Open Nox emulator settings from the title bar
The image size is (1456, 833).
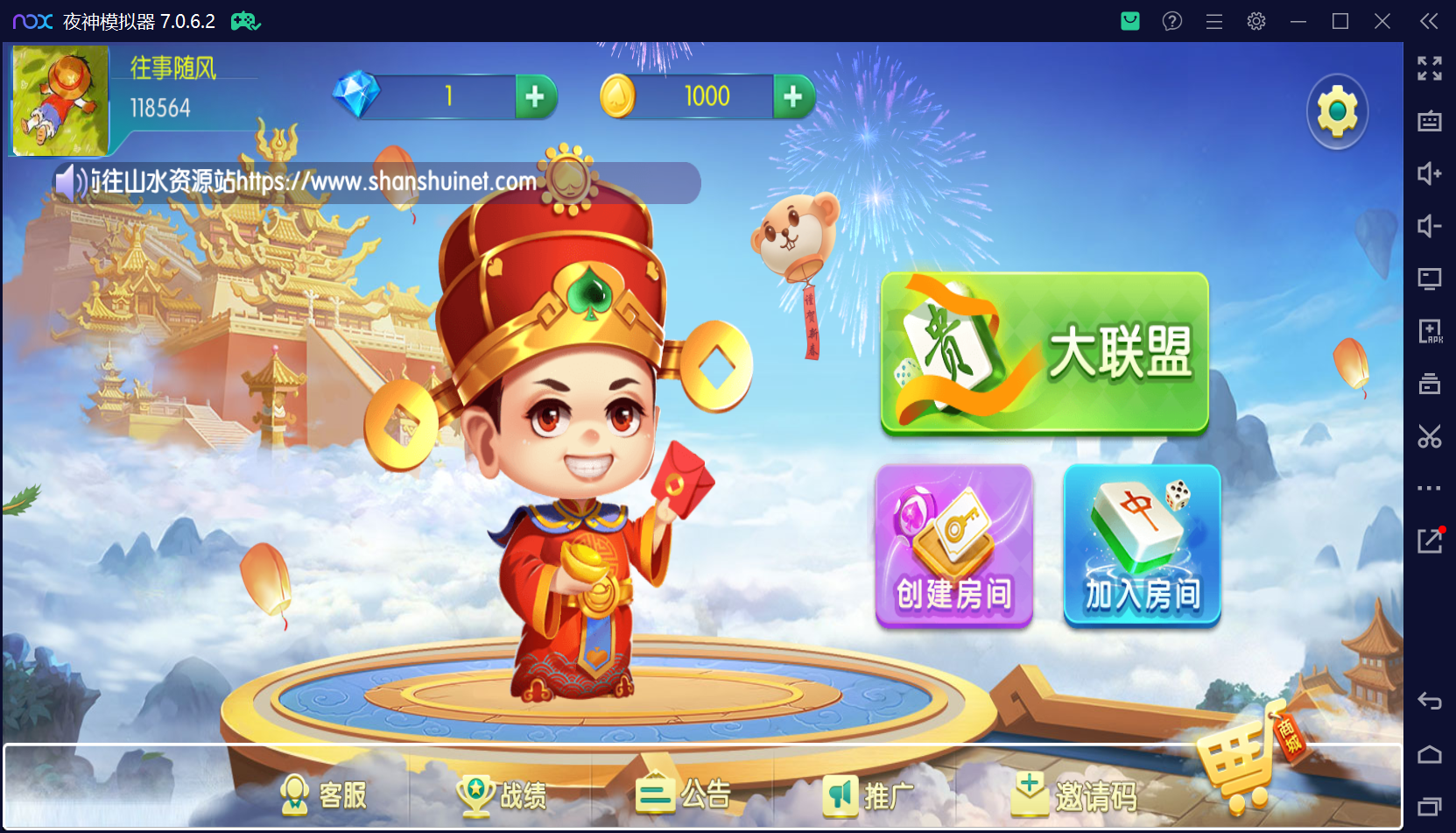click(1256, 20)
